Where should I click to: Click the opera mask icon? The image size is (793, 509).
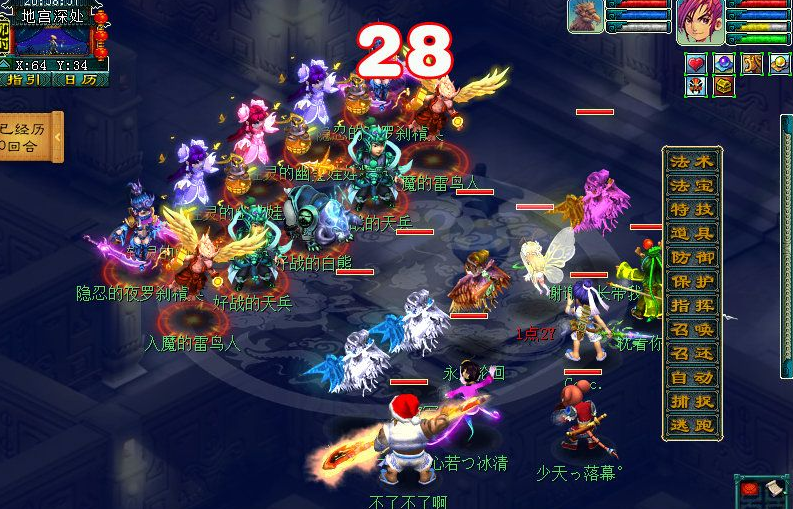[x=698, y=86]
